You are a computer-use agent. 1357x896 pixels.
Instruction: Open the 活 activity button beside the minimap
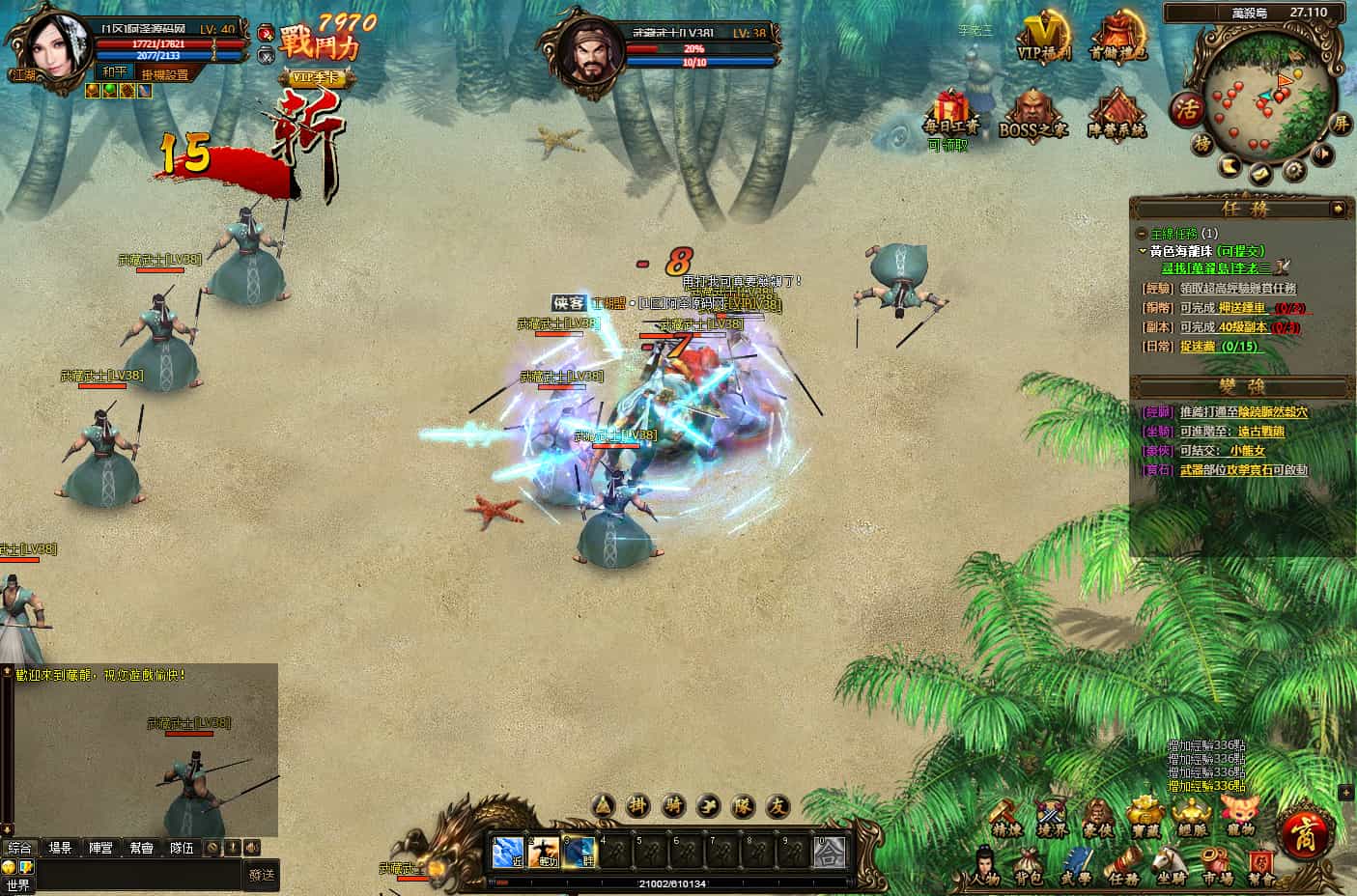1186,109
